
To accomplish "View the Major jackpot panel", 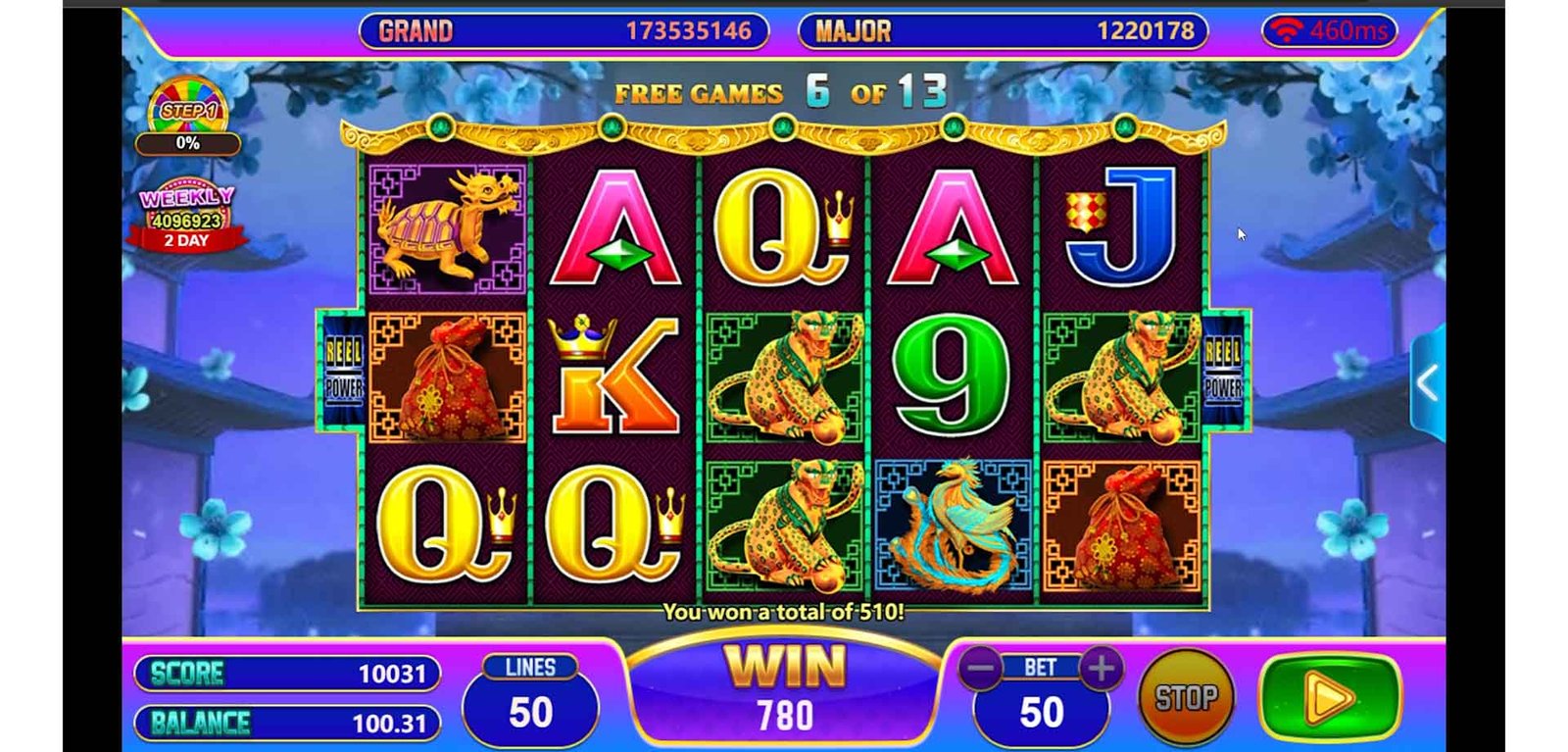I will click(x=1003, y=31).
